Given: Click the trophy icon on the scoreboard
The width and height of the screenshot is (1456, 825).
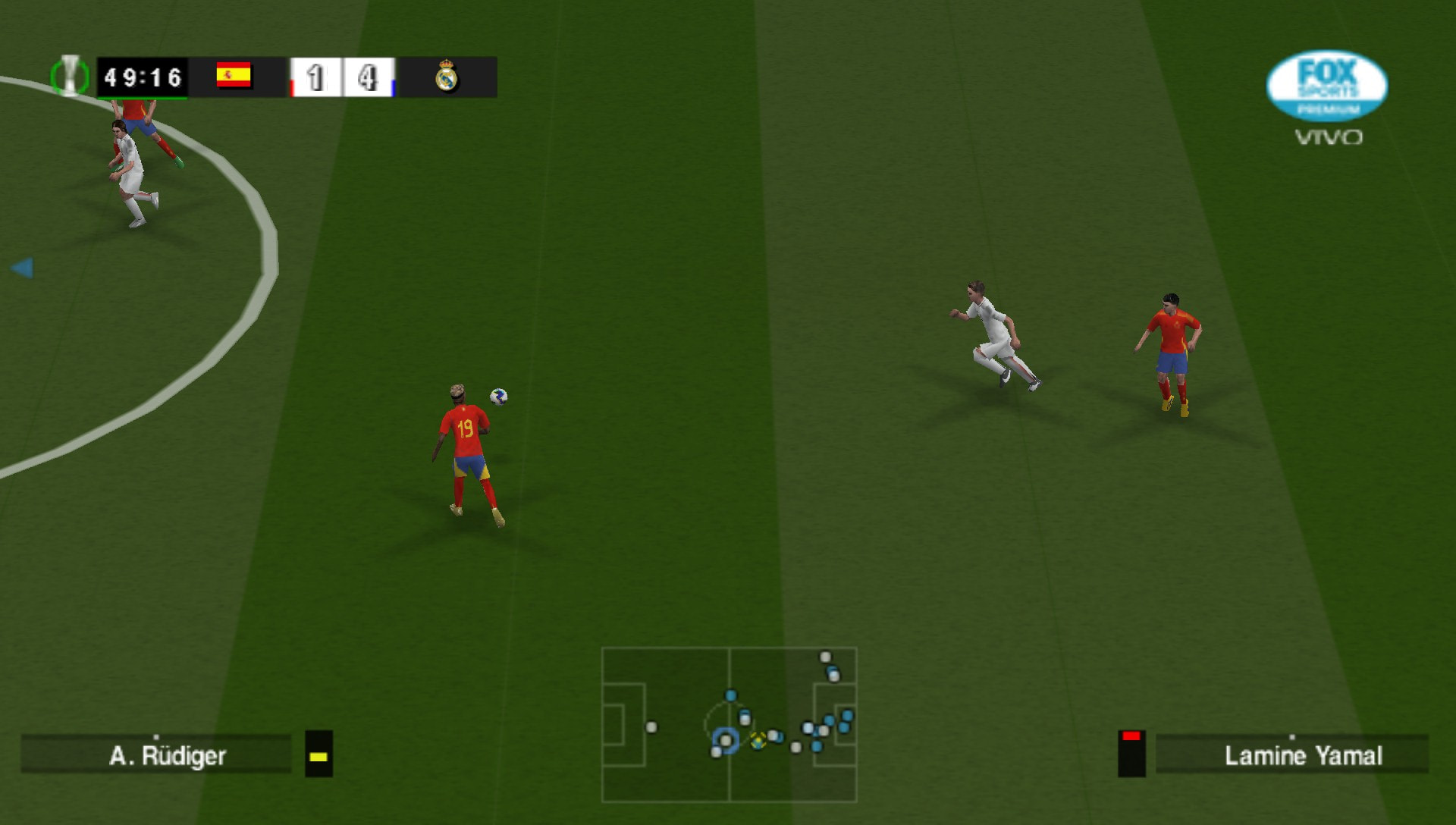Looking at the screenshot, I should click(71, 76).
